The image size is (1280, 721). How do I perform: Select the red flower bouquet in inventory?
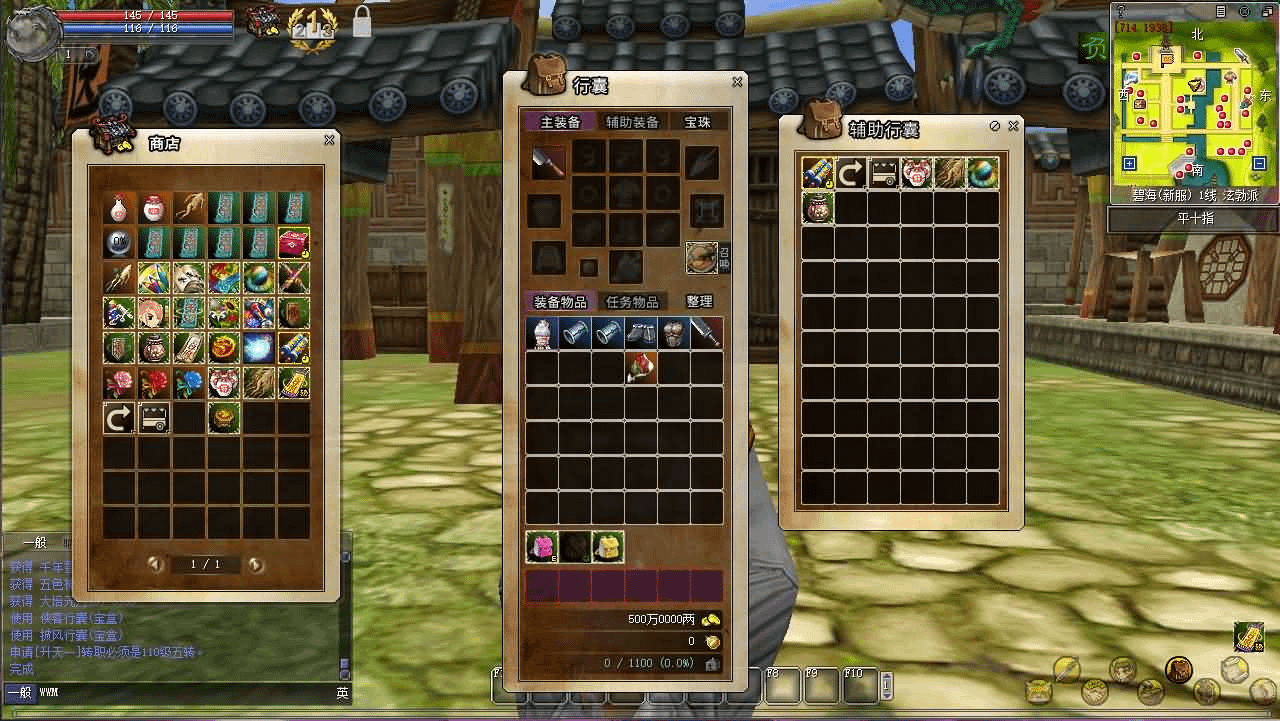click(640, 367)
